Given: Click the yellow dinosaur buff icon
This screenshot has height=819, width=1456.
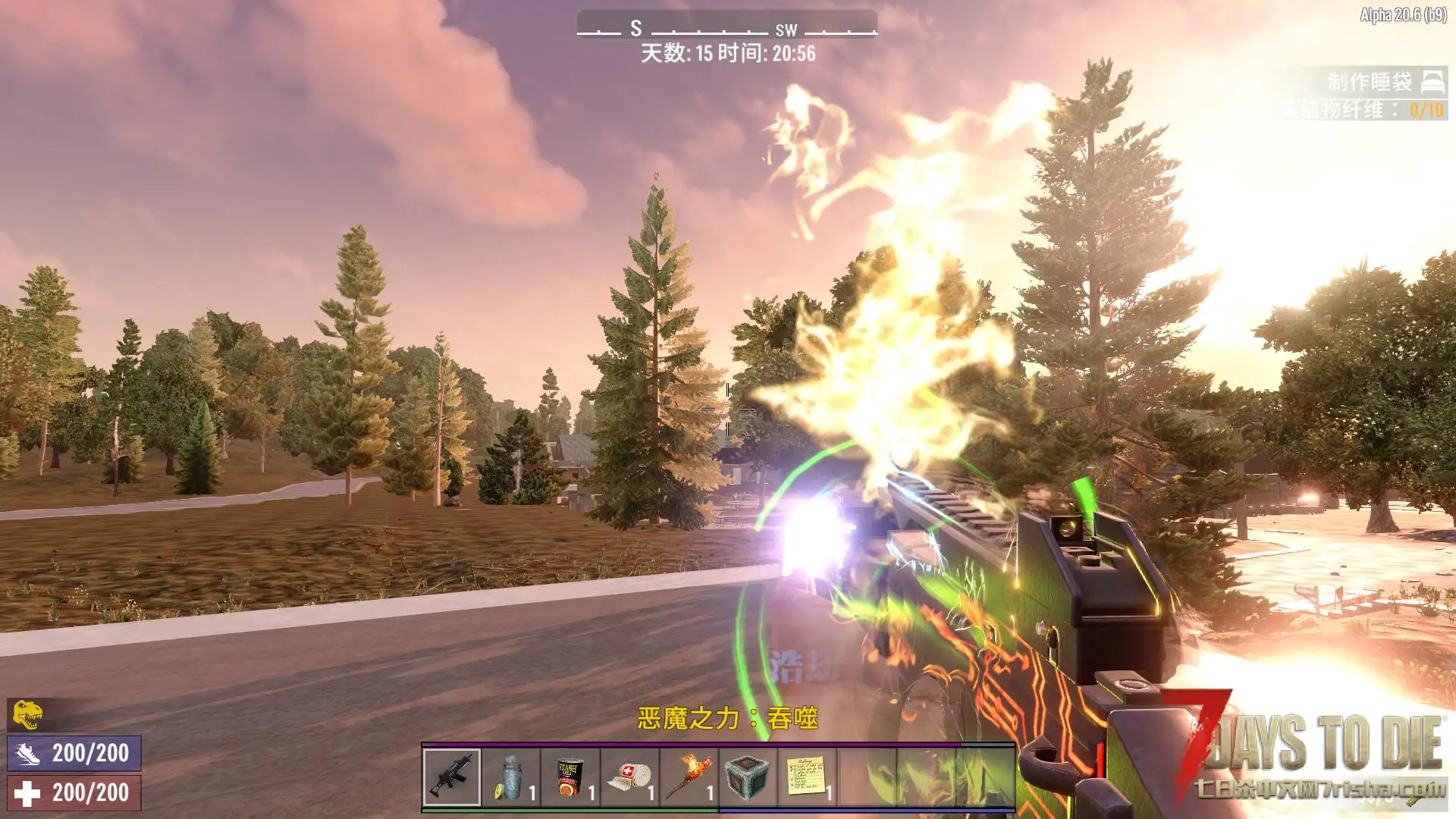Looking at the screenshot, I should [27, 714].
